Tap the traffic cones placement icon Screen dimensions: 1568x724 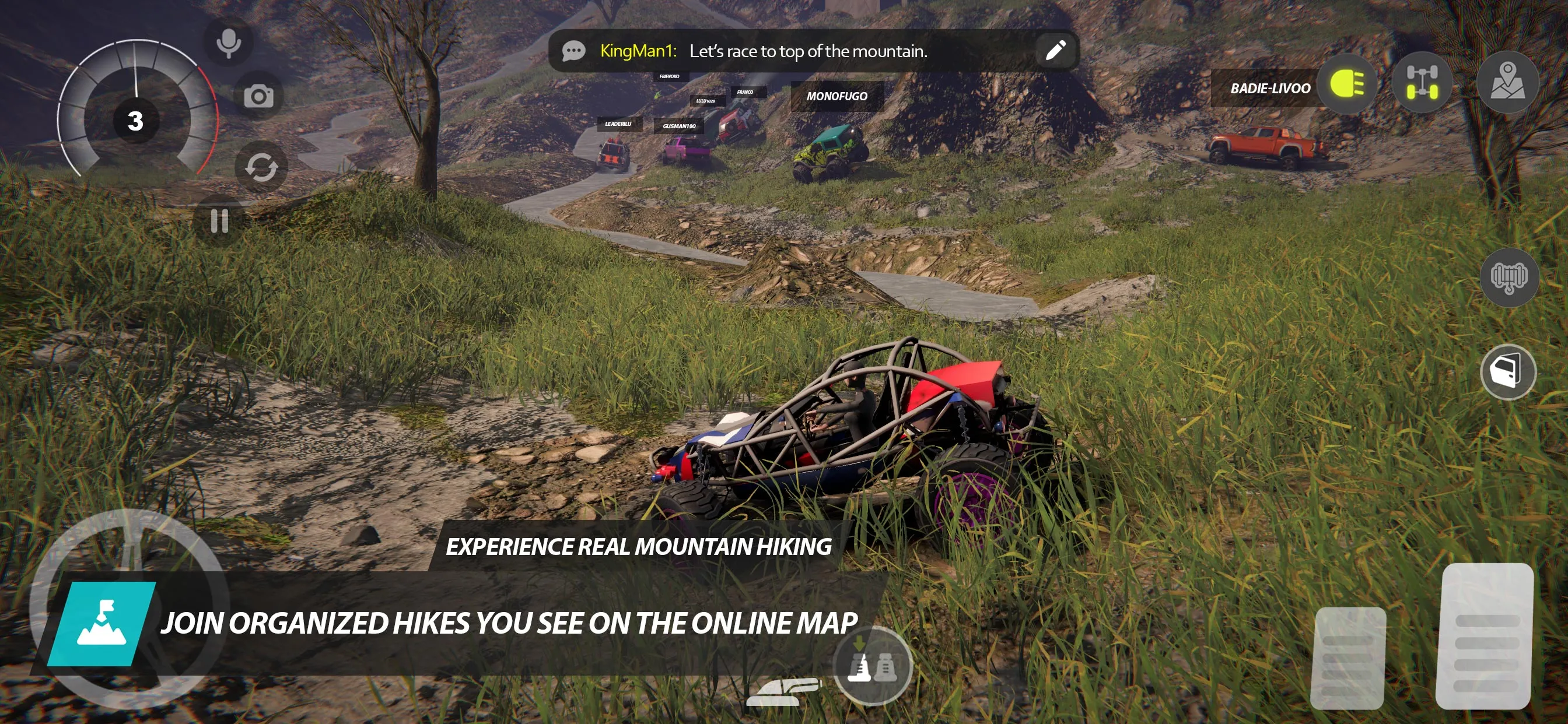tap(873, 667)
